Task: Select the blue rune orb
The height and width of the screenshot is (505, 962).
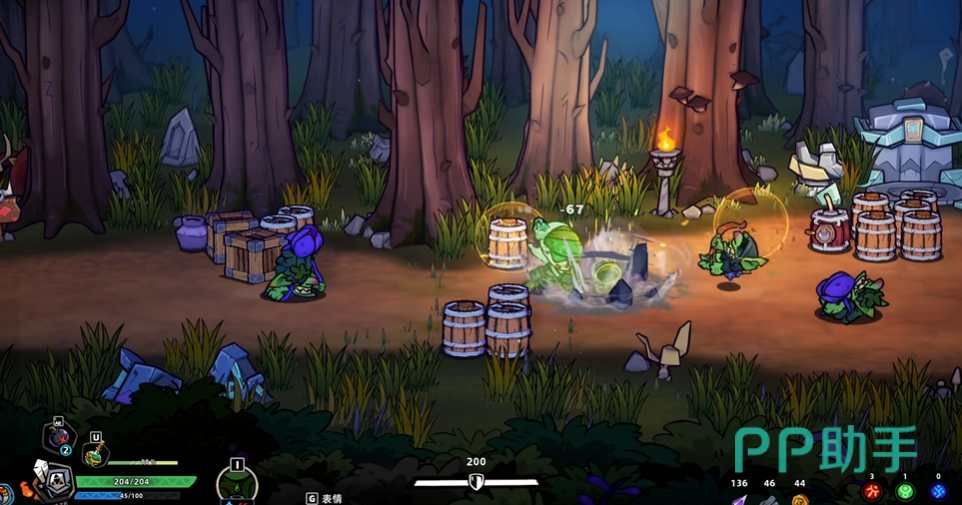Action: click(938, 492)
